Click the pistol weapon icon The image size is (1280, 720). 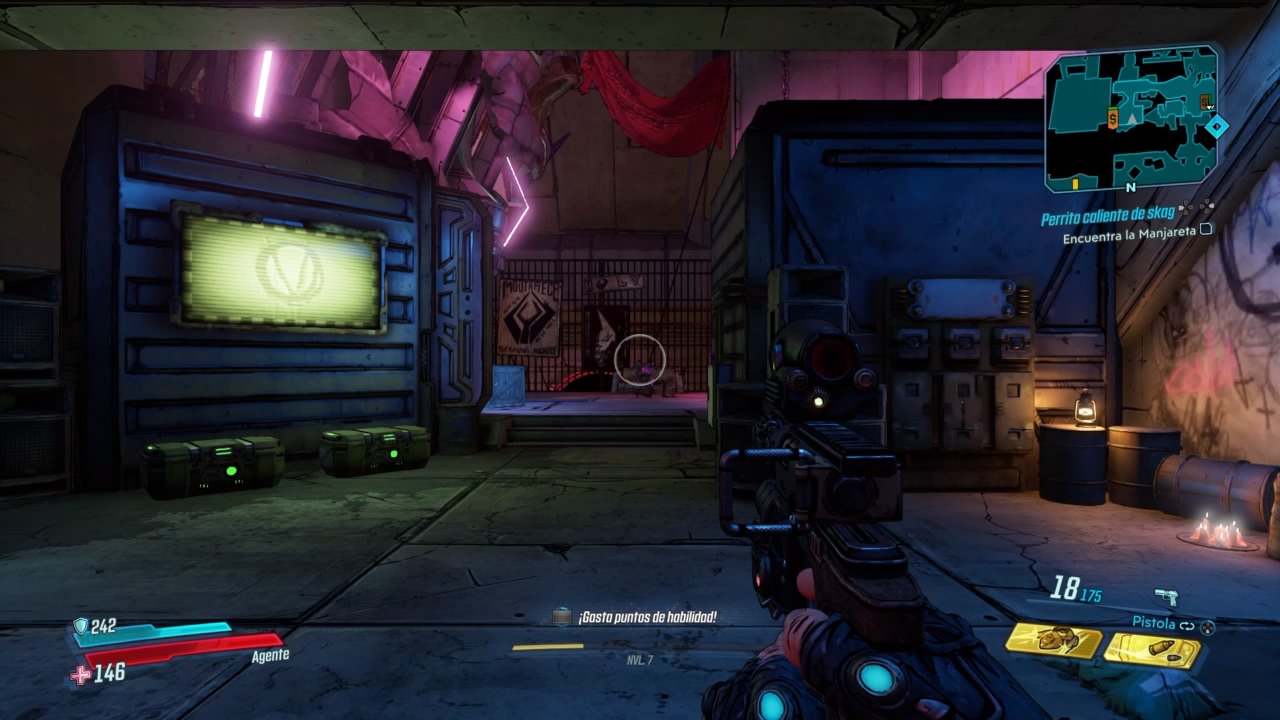pos(1166,597)
